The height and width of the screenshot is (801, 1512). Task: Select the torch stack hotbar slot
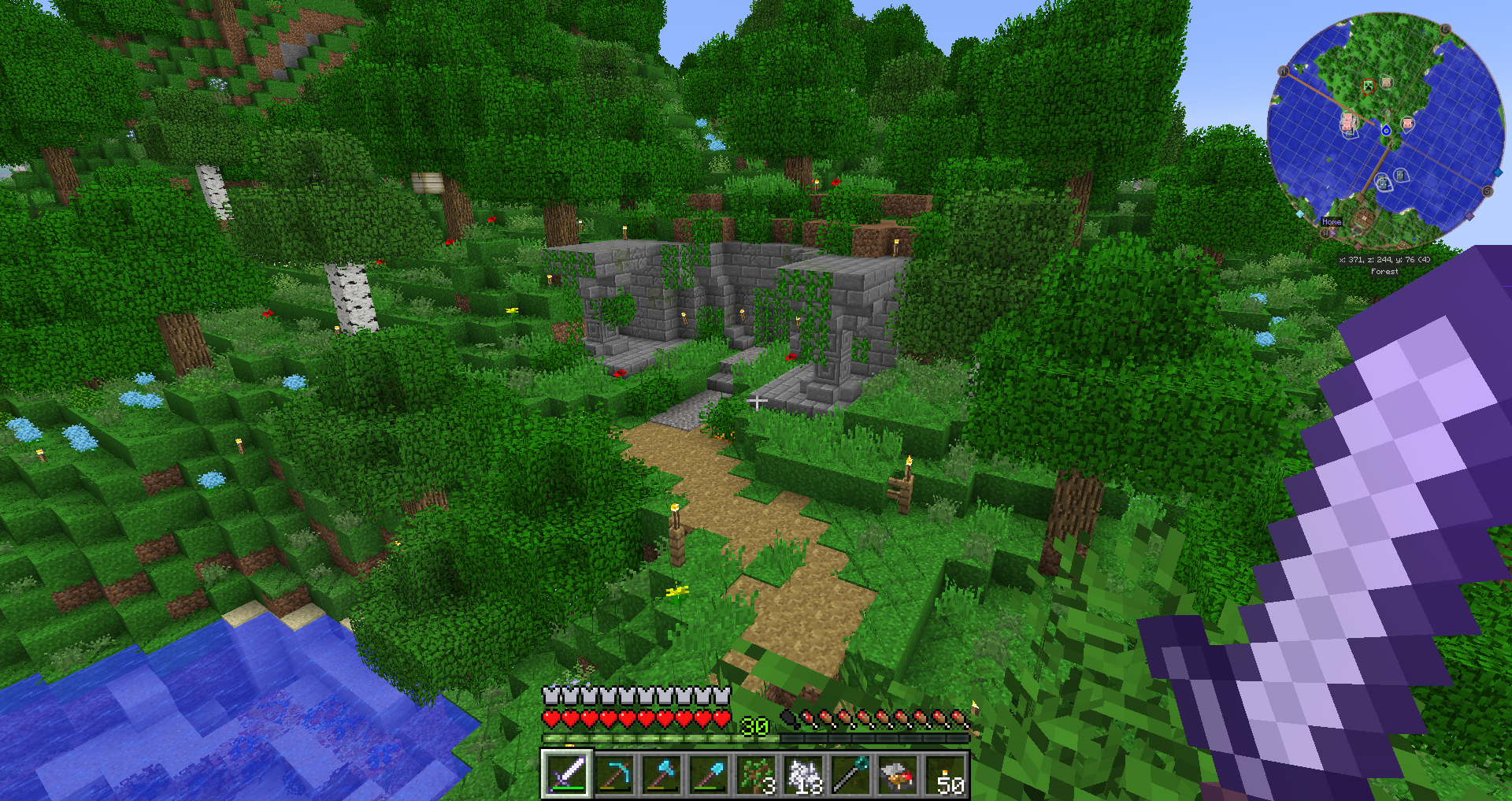pos(945,774)
